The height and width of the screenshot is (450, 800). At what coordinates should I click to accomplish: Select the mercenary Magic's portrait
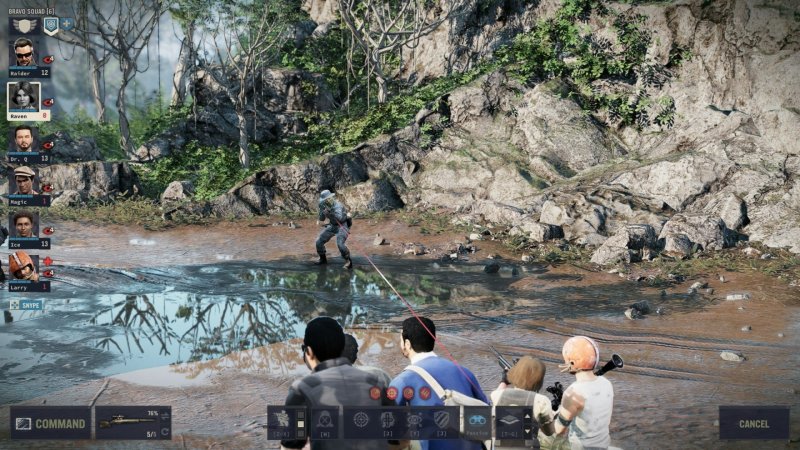point(24,182)
